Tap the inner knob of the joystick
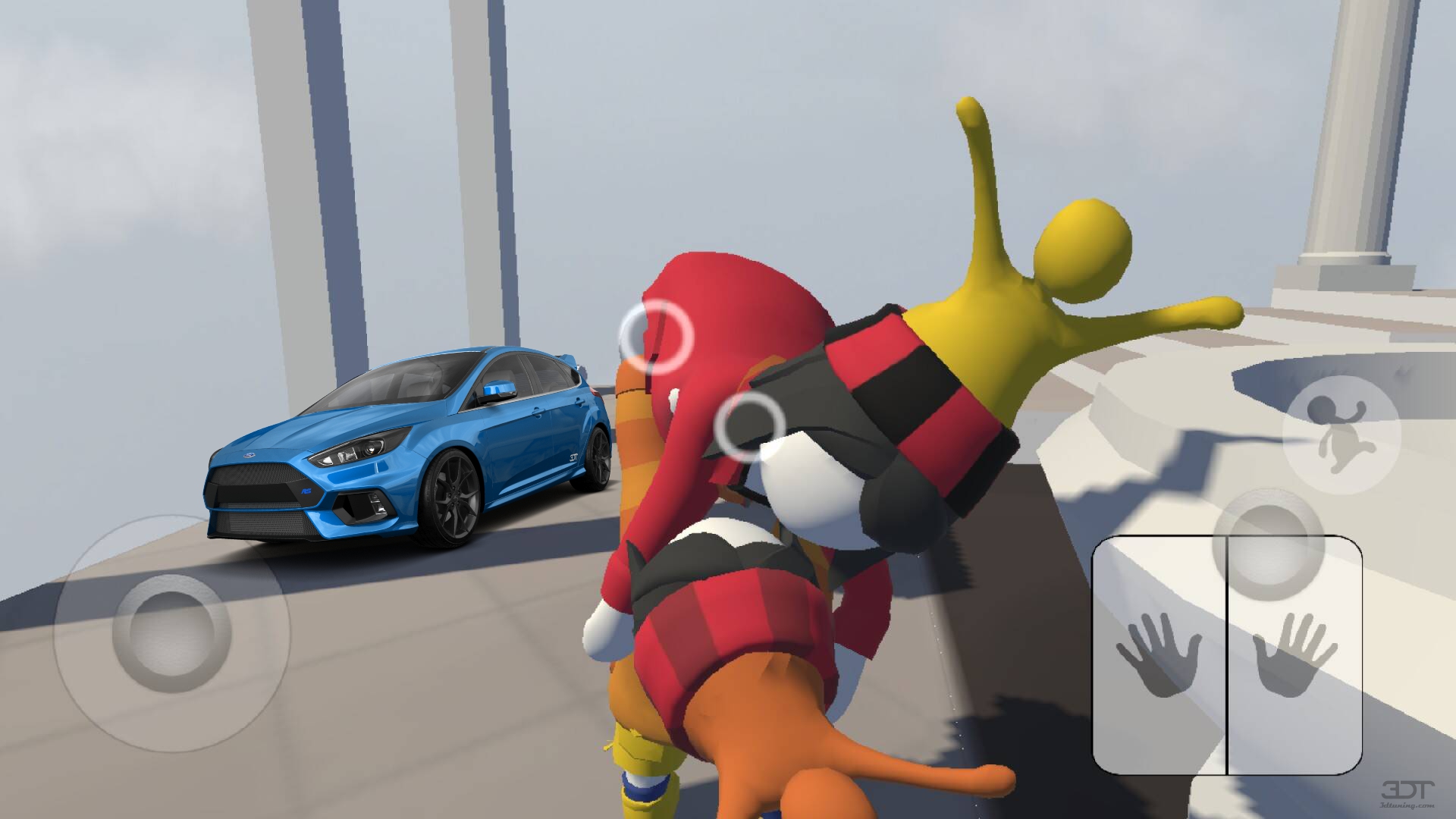Image resolution: width=1456 pixels, height=819 pixels. tap(168, 635)
